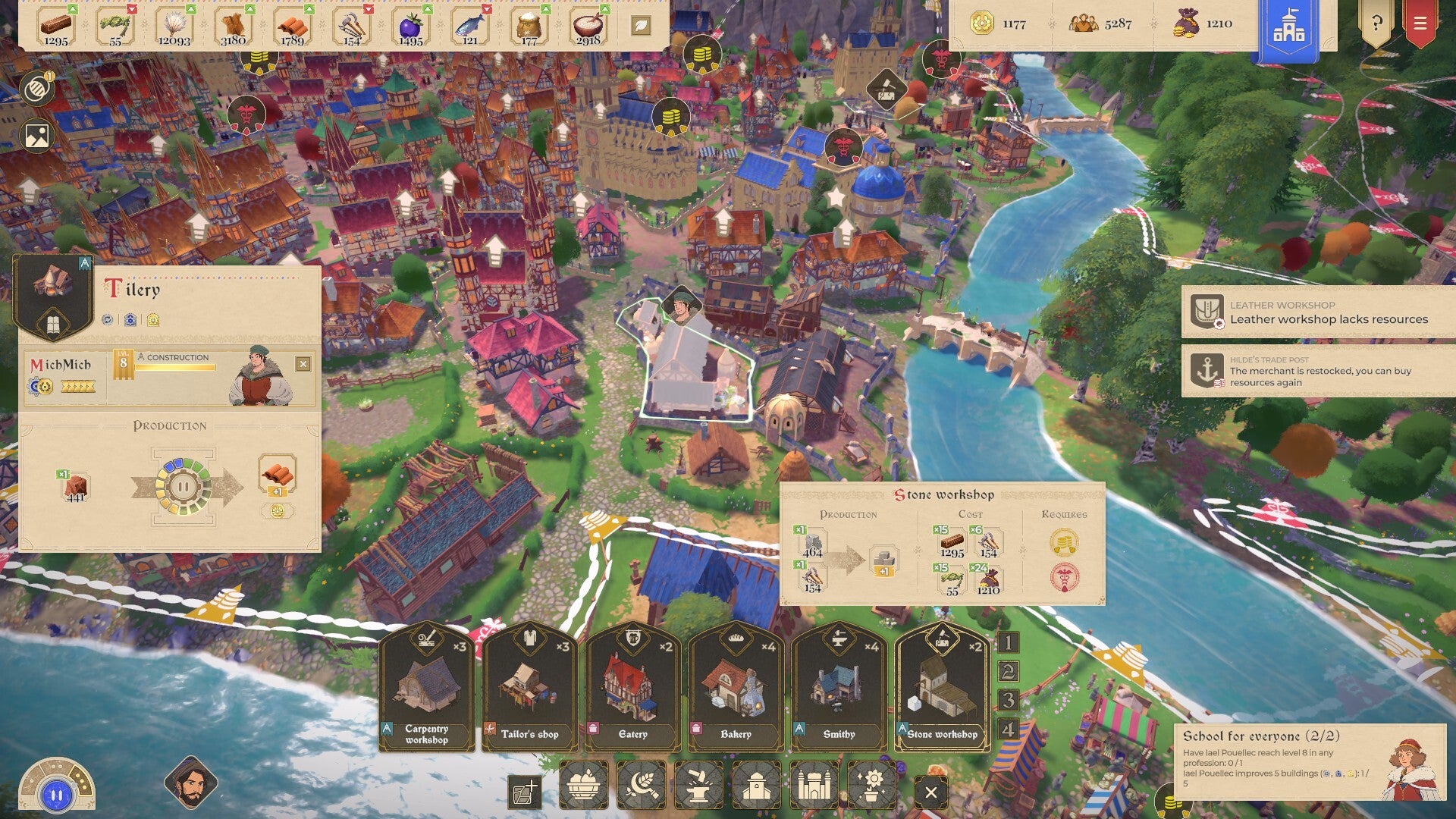Image resolution: width=1456 pixels, height=819 pixels.
Task: Select the religious buildings category
Action: click(756, 786)
